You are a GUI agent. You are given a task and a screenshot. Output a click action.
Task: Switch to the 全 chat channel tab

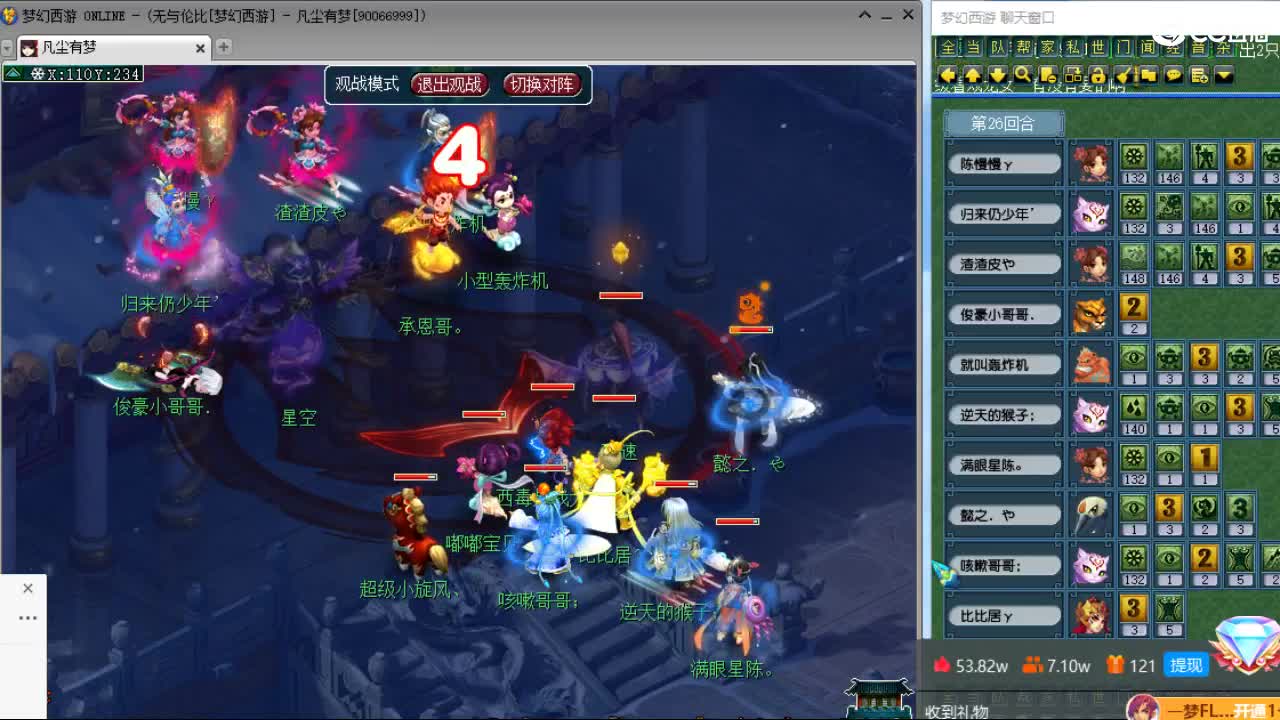click(948, 48)
